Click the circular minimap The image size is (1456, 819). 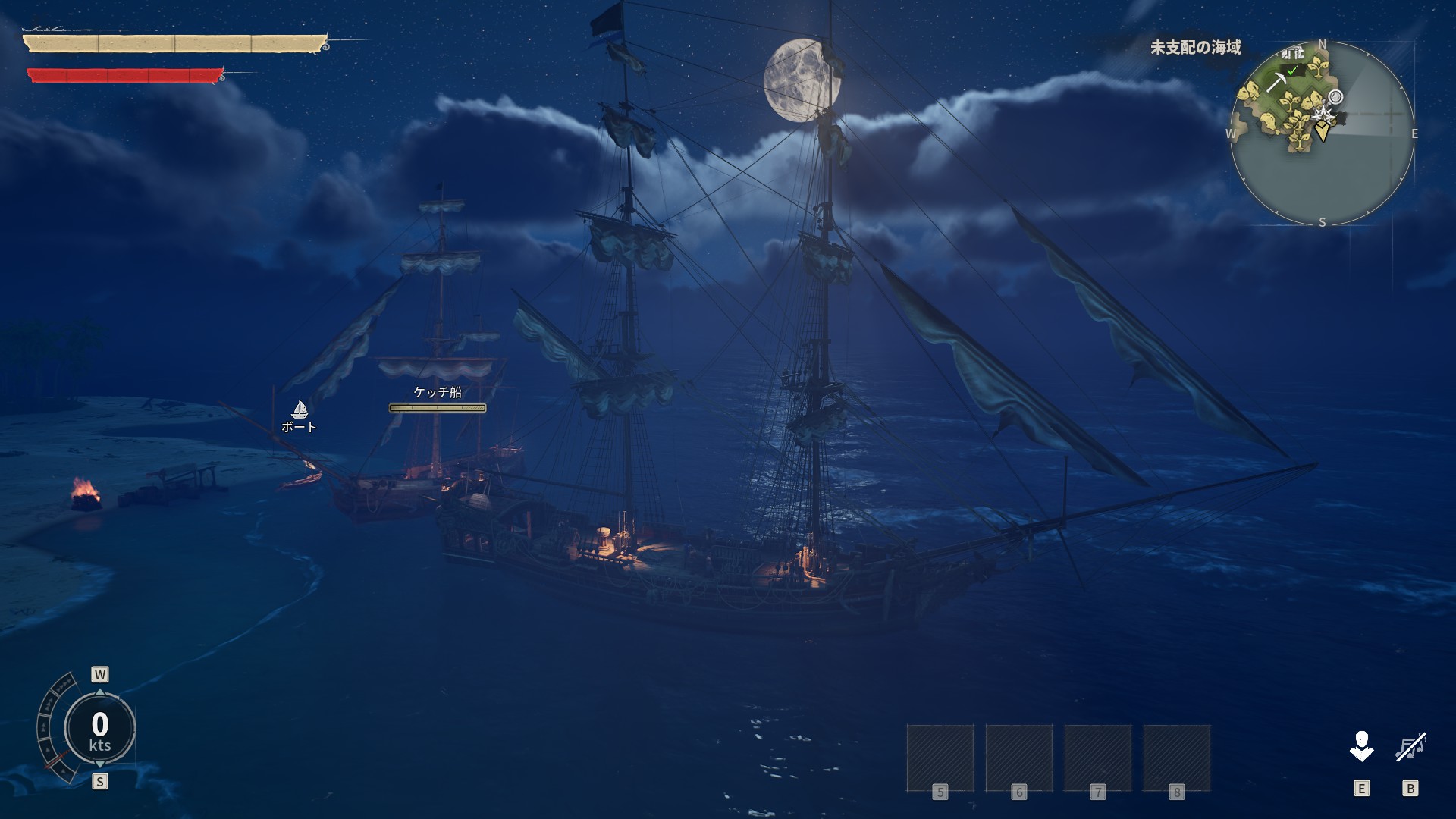pos(1322,133)
